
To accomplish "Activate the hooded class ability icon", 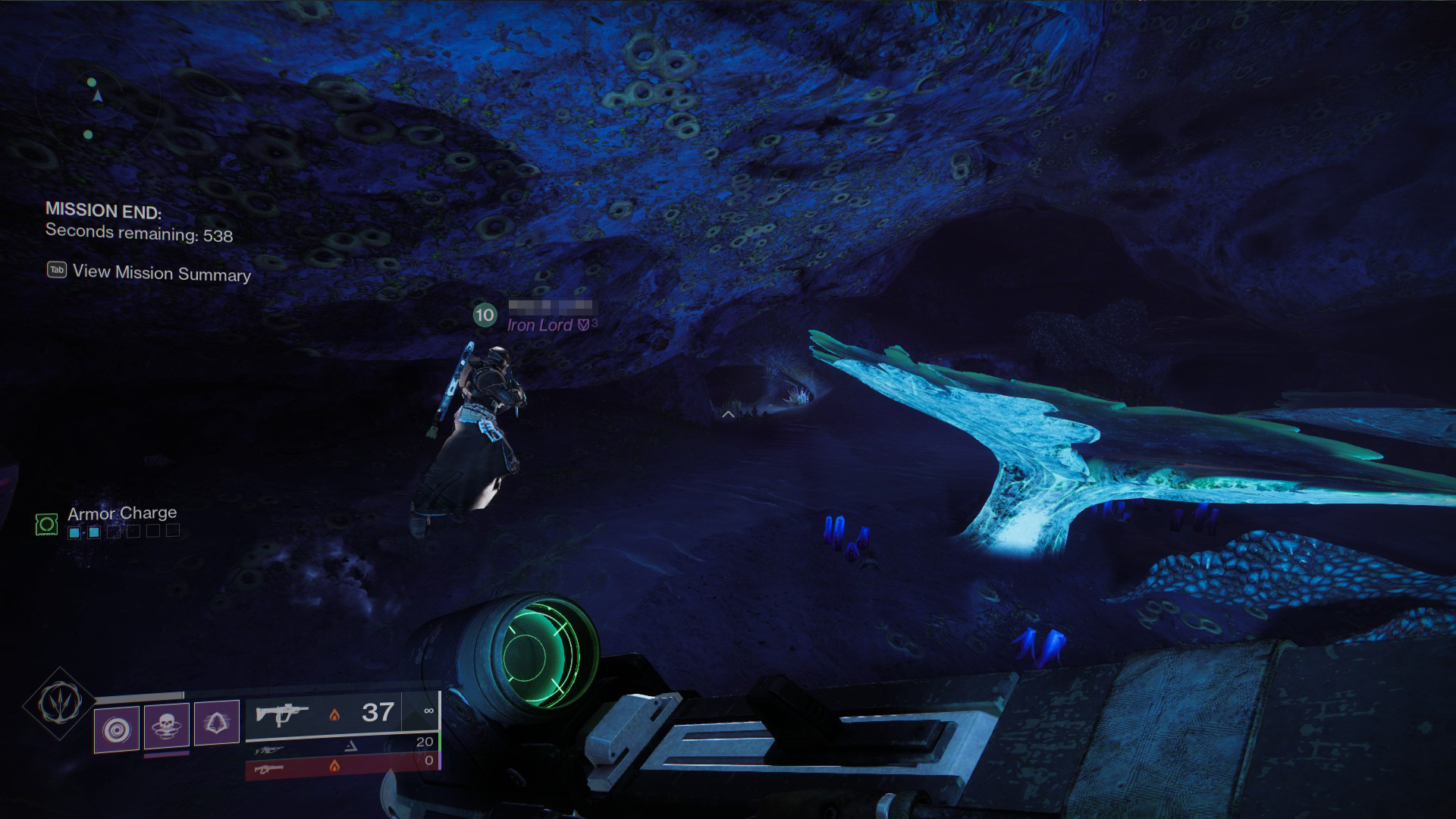I will [217, 722].
